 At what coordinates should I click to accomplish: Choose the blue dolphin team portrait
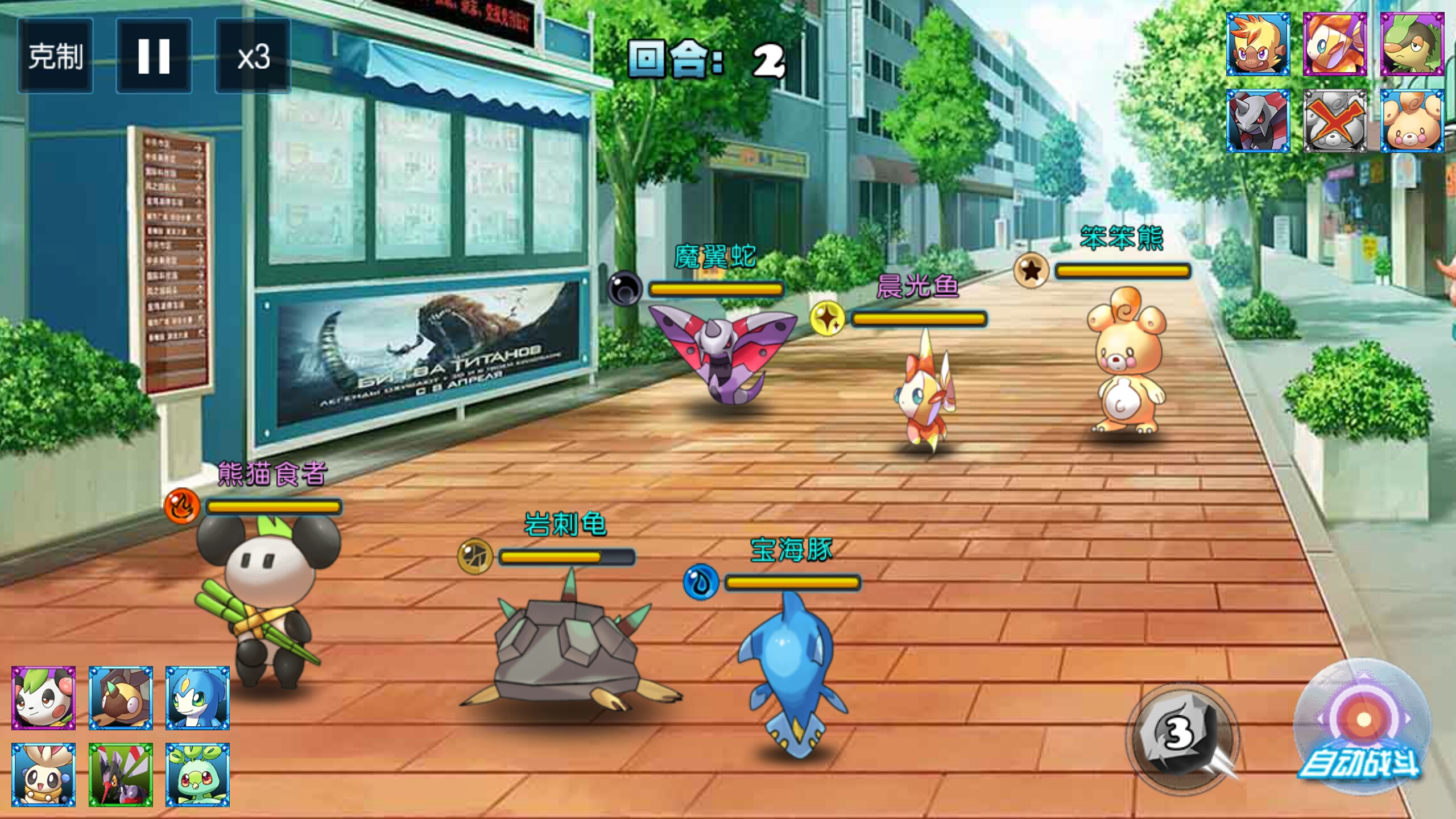pos(197,698)
